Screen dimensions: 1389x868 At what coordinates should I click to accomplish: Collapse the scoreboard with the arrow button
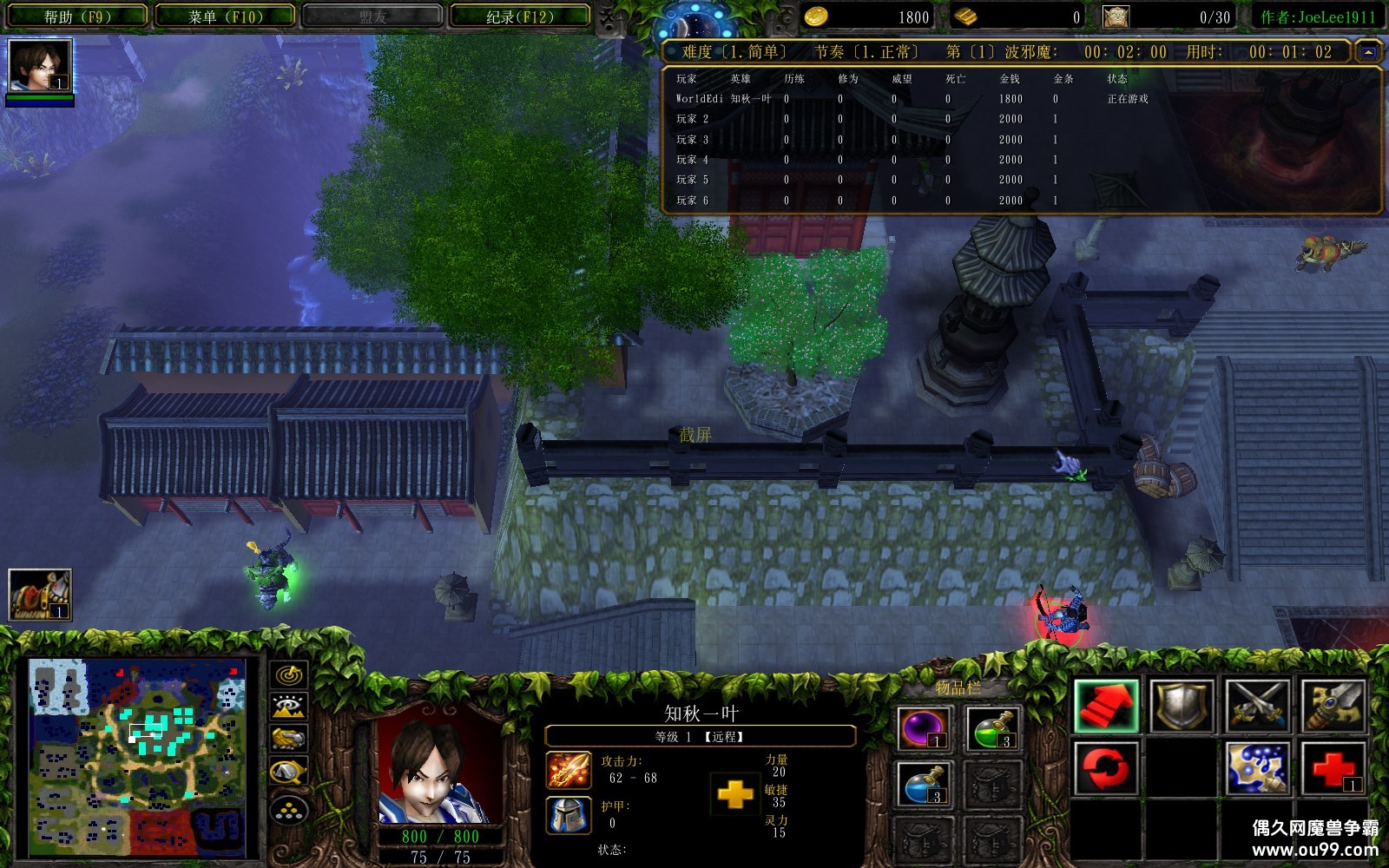pos(1368,52)
